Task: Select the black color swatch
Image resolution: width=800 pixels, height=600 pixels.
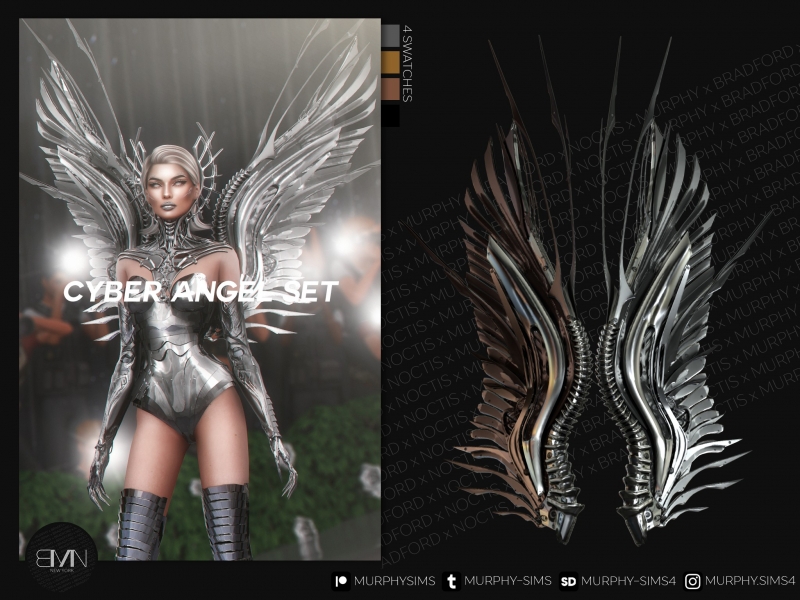Action: click(391, 116)
